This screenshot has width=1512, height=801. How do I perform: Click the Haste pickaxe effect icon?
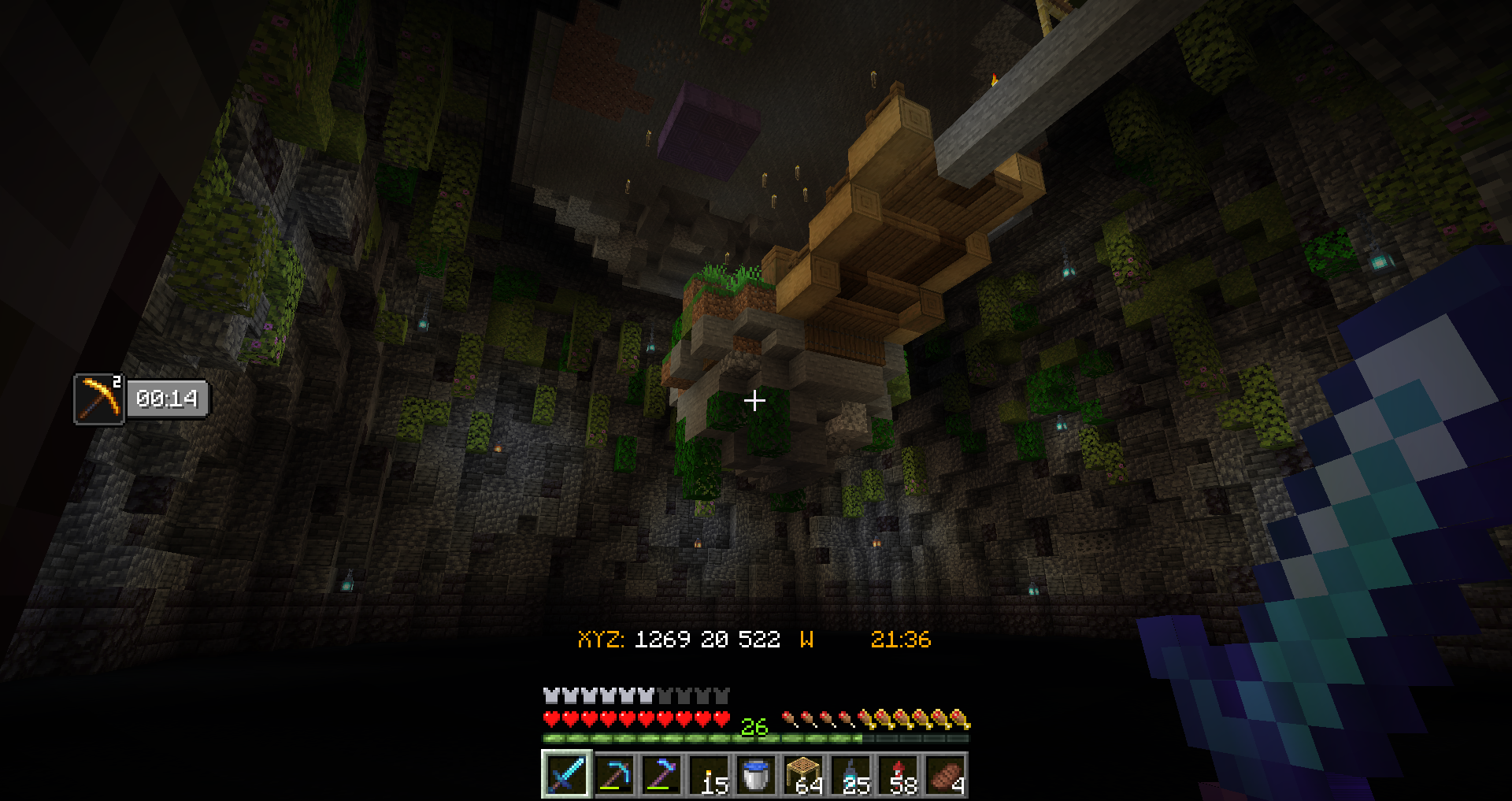[x=99, y=399]
